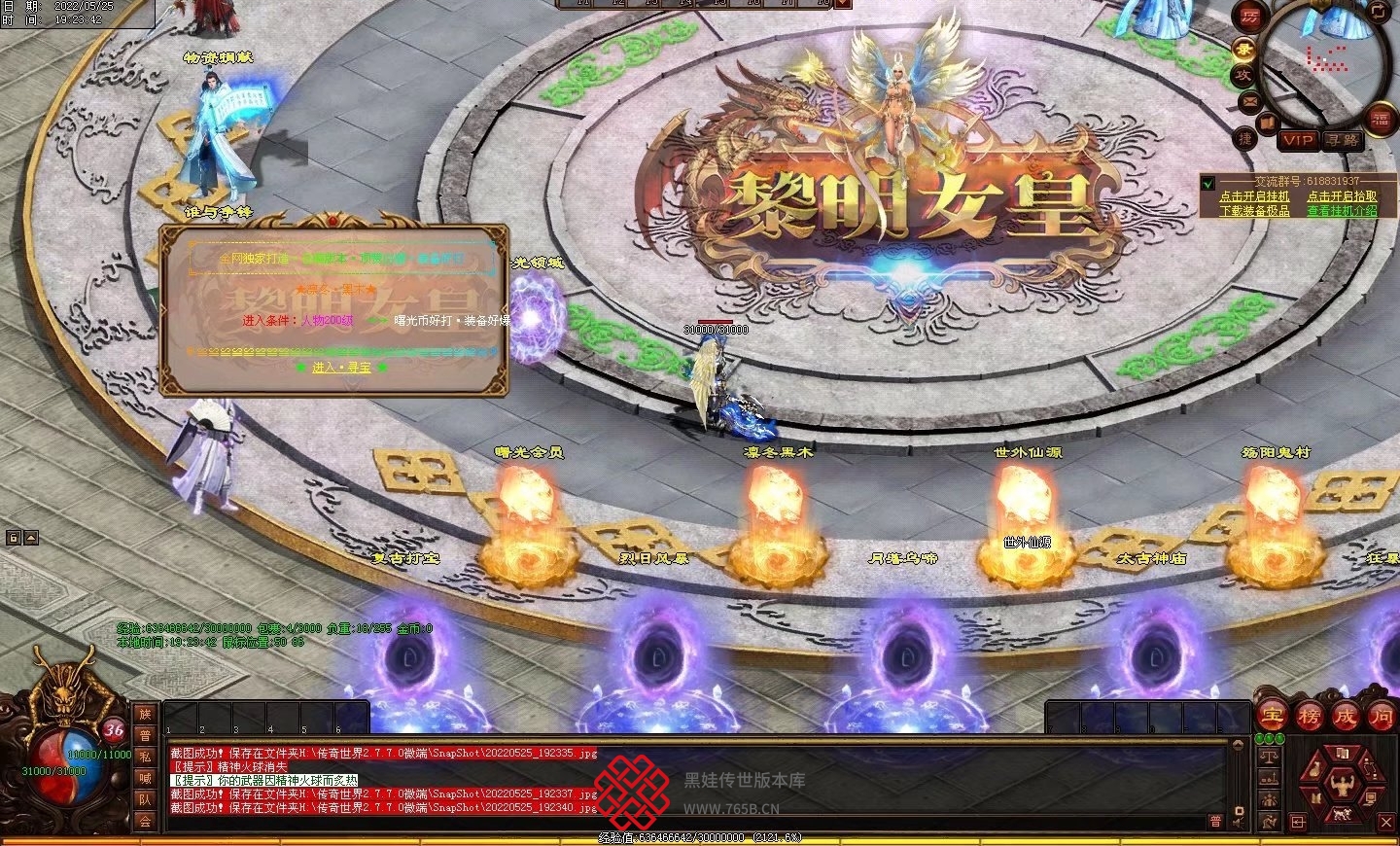
Task: View the 查看挂机介绍 link
Action: pos(1342,210)
